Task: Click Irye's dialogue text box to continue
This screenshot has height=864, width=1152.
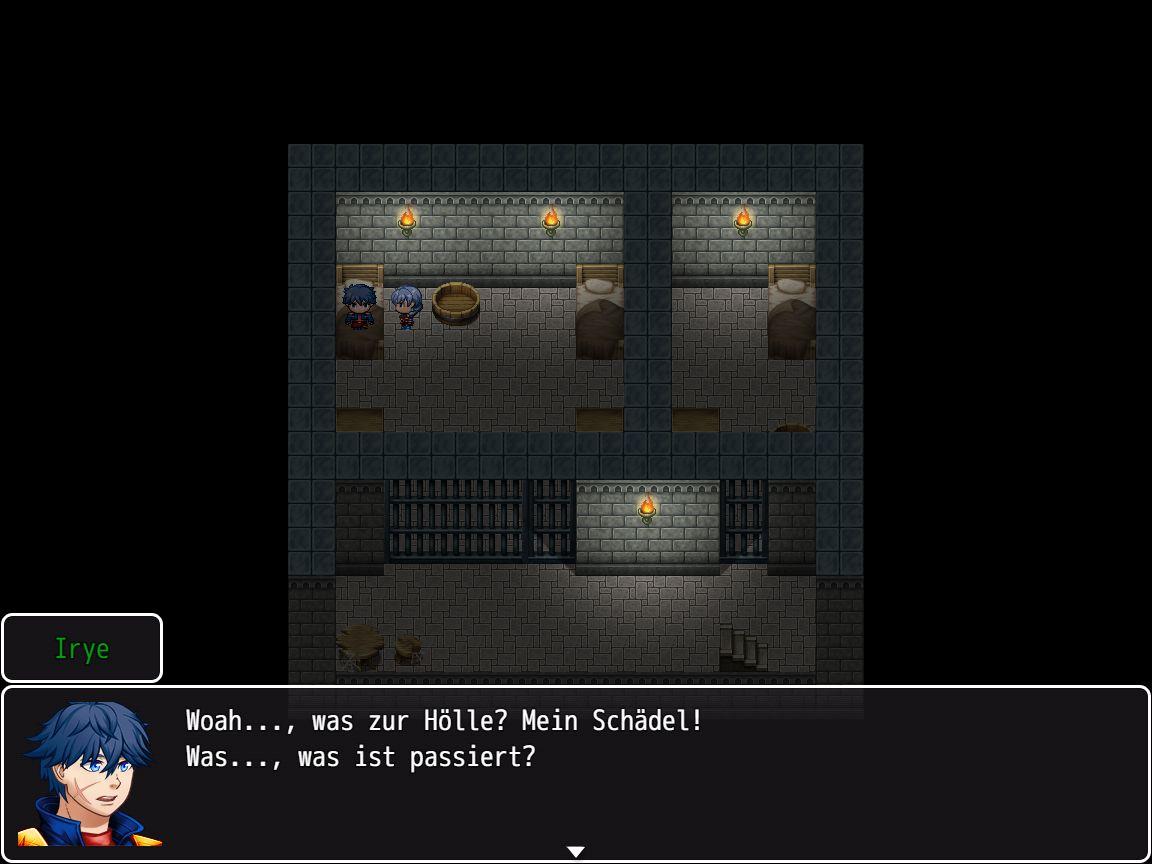Action: coord(640,772)
